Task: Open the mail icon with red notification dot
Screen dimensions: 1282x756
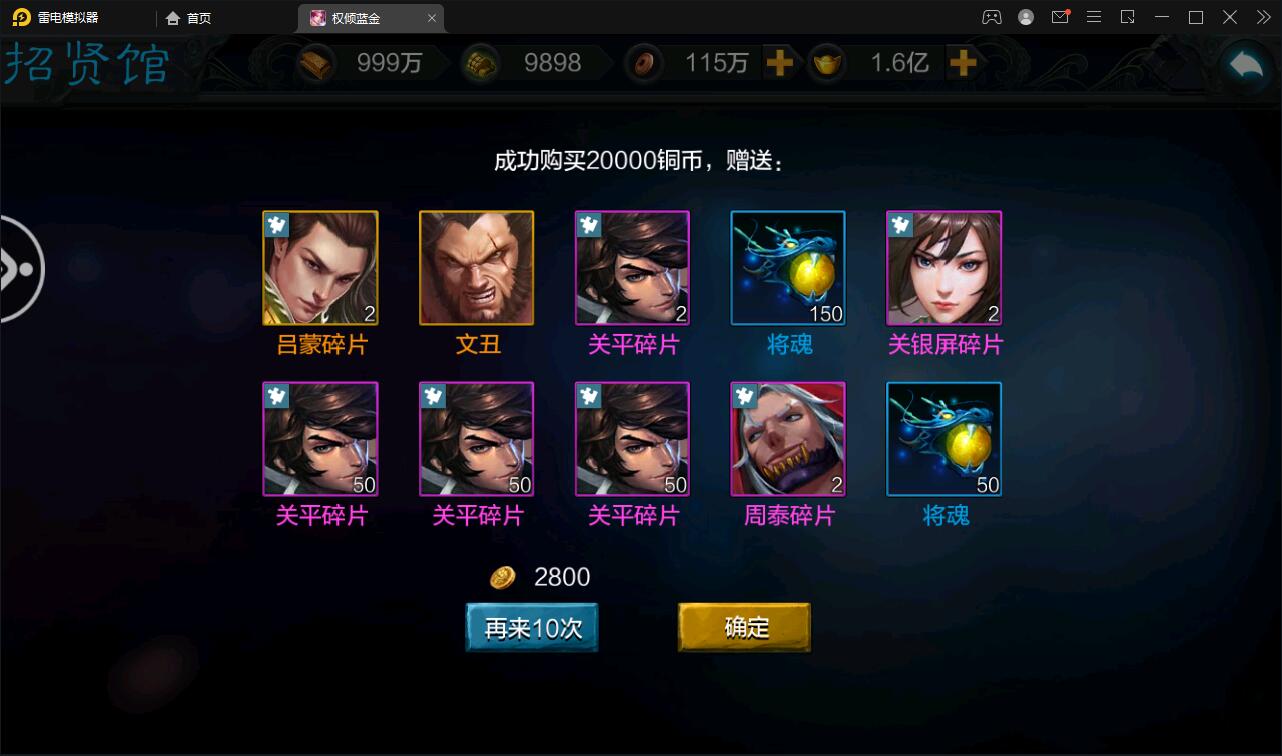Action: 1061,17
